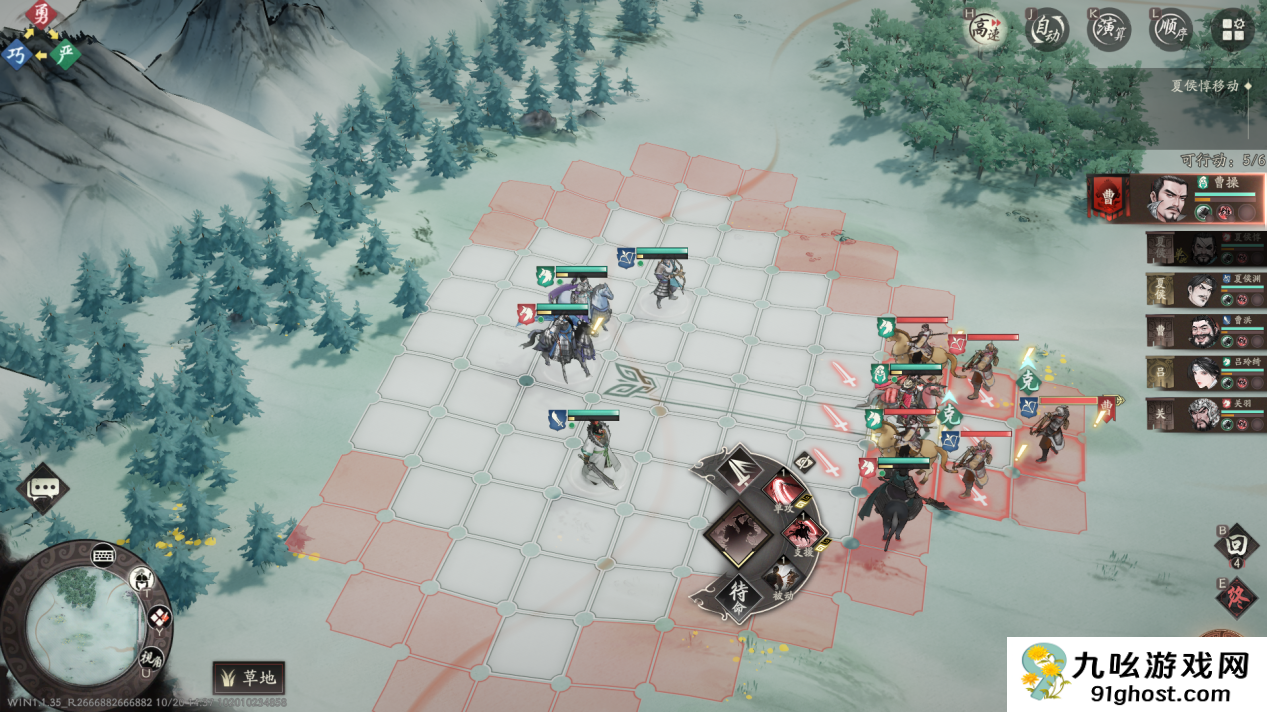Activate the 支援 support skill
Viewport: 1267px width, 712px height.
point(803,532)
